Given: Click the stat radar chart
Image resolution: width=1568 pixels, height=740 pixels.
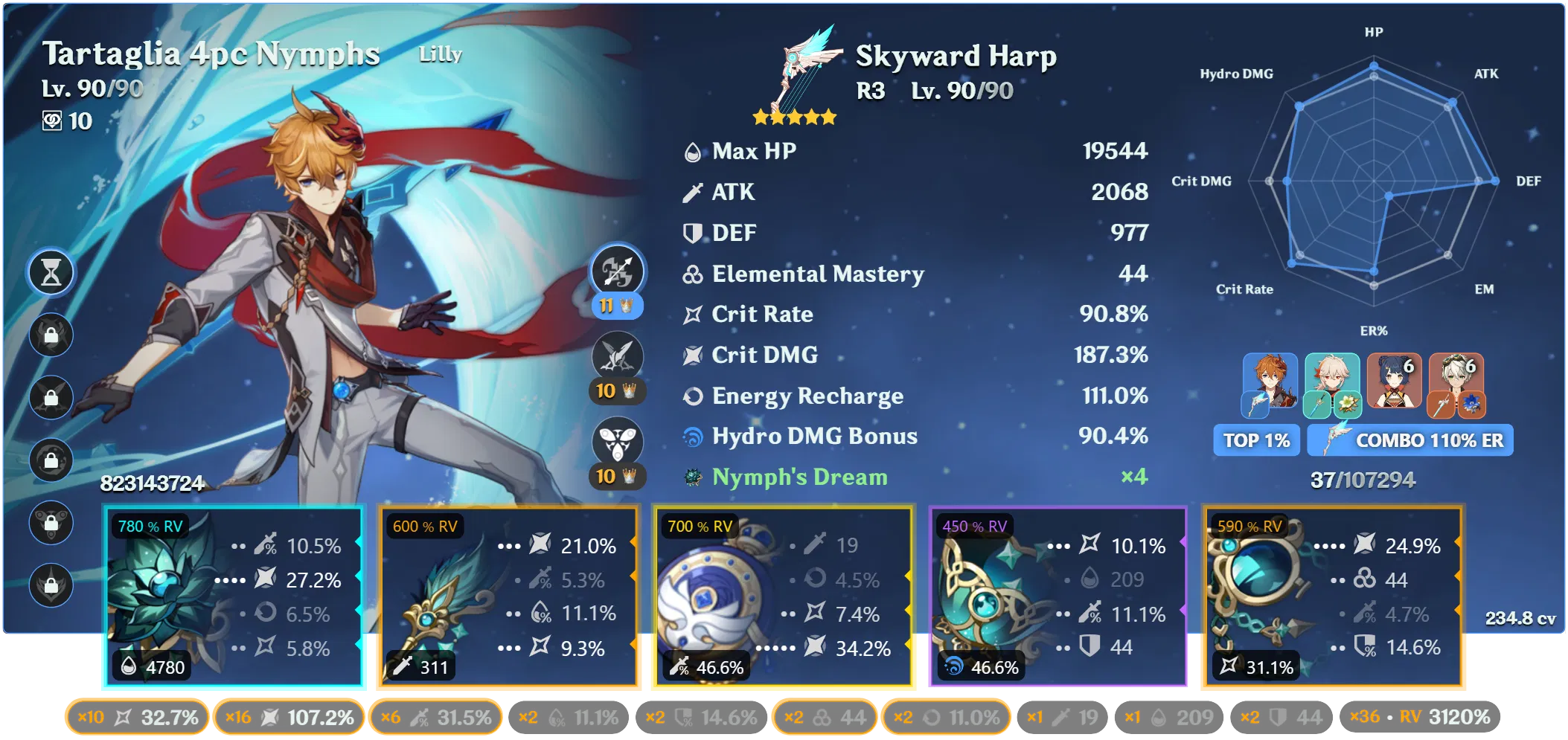Looking at the screenshot, I should click(1373, 182).
